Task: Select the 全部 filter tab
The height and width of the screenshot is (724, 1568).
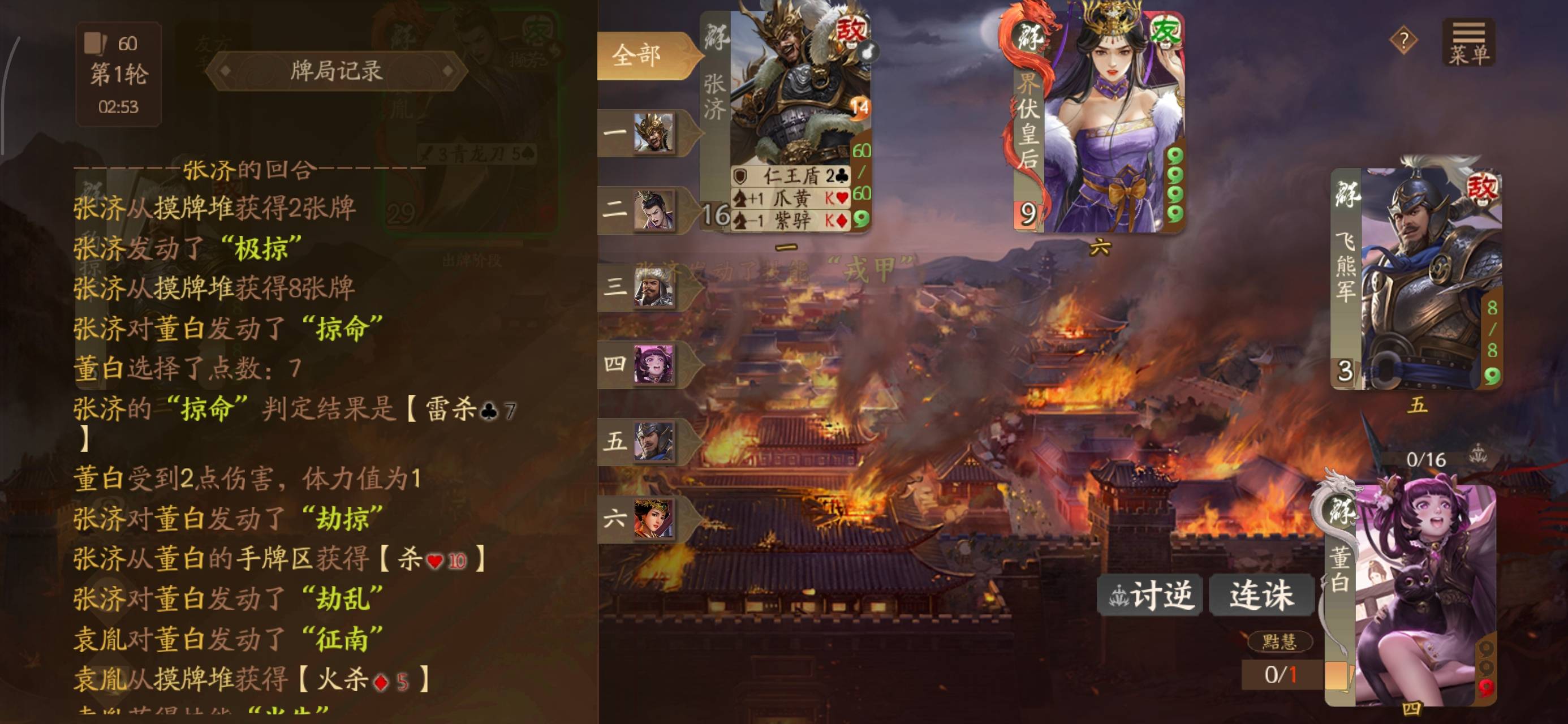Action: [x=639, y=56]
